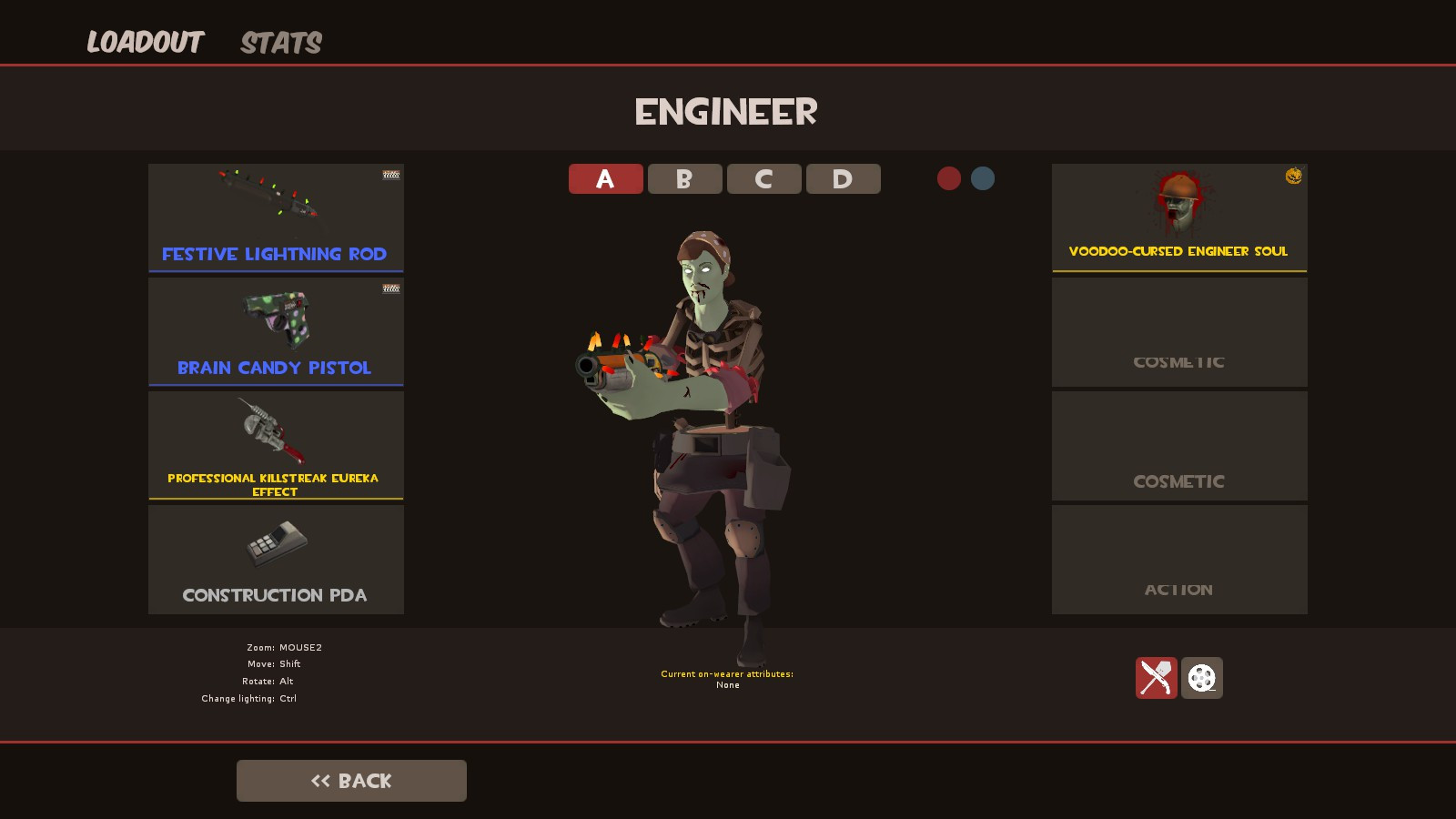Click the badge icon on Festive Lightning Rod slot
The width and height of the screenshot is (1456, 819).
(x=390, y=175)
